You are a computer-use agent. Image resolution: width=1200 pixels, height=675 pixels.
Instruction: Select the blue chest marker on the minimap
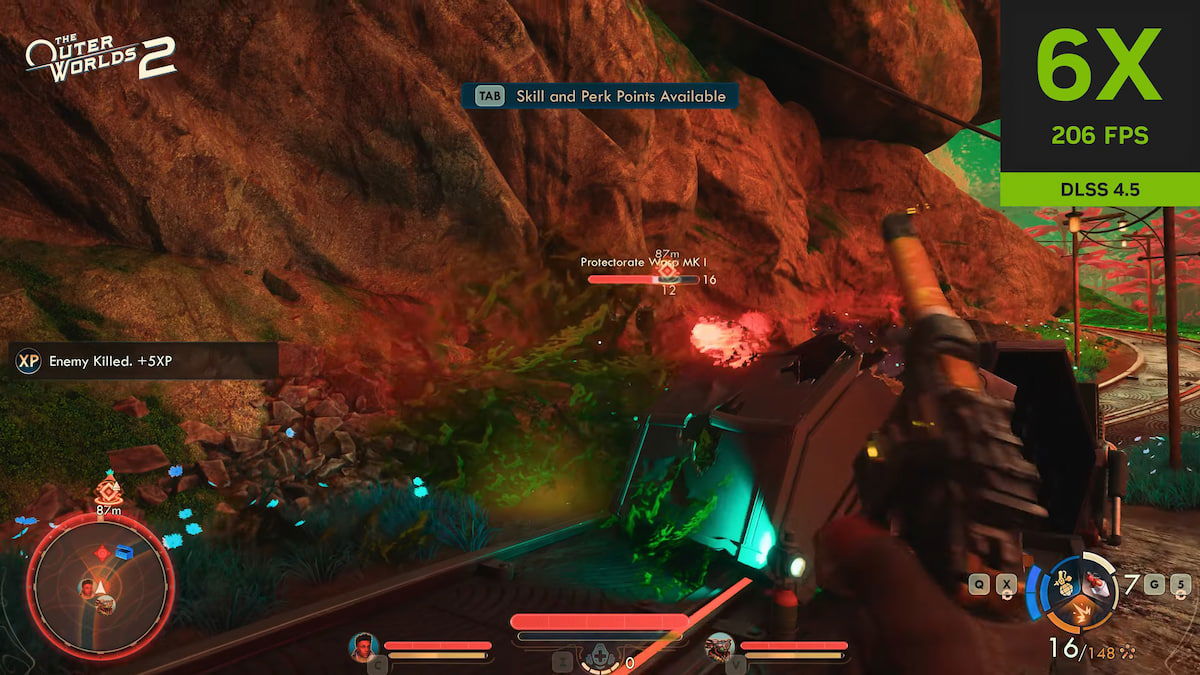[124, 551]
